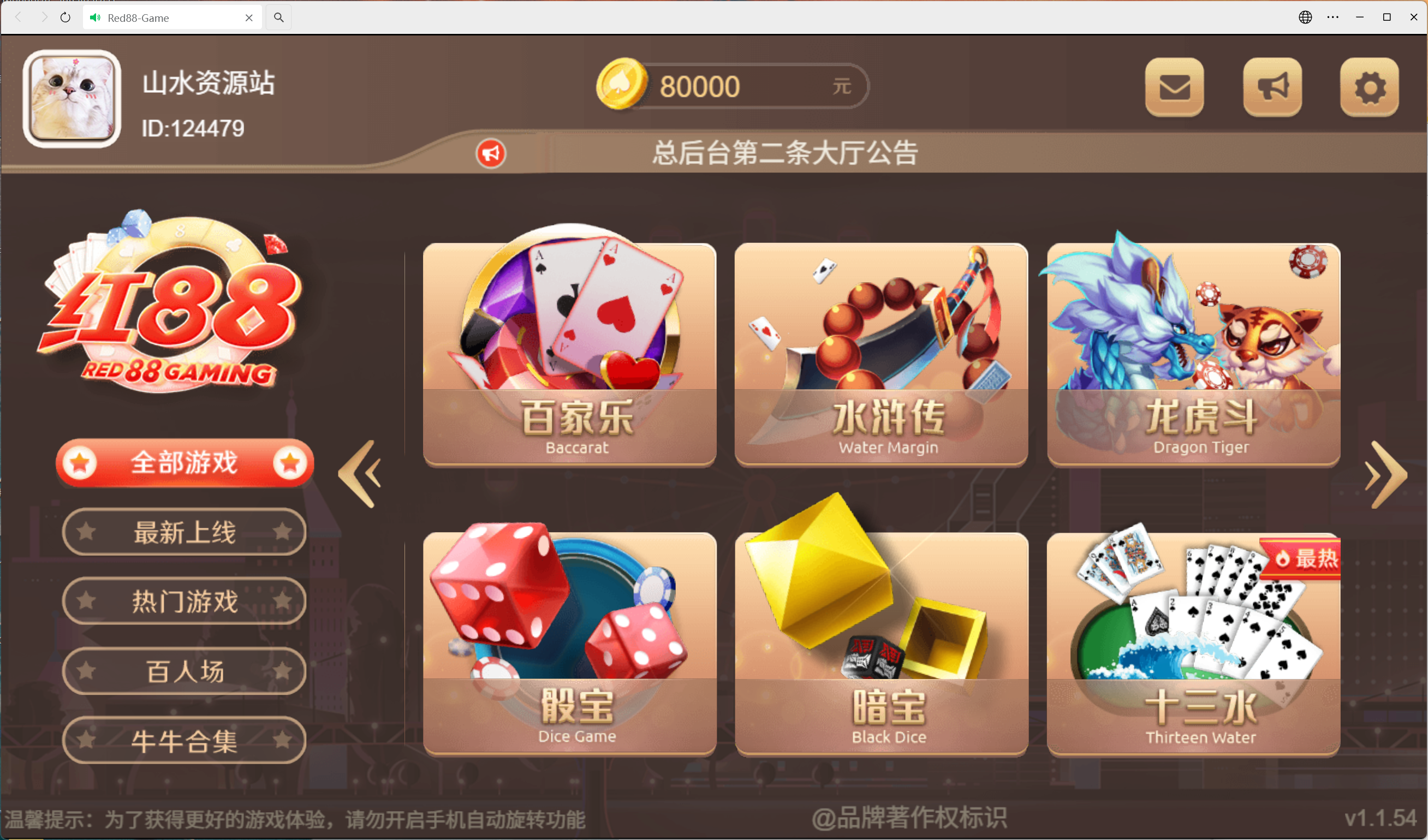The image size is (1428, 840).
Task: Click the speaker icon next to the announcement banner
Action: tap(491, 153)
